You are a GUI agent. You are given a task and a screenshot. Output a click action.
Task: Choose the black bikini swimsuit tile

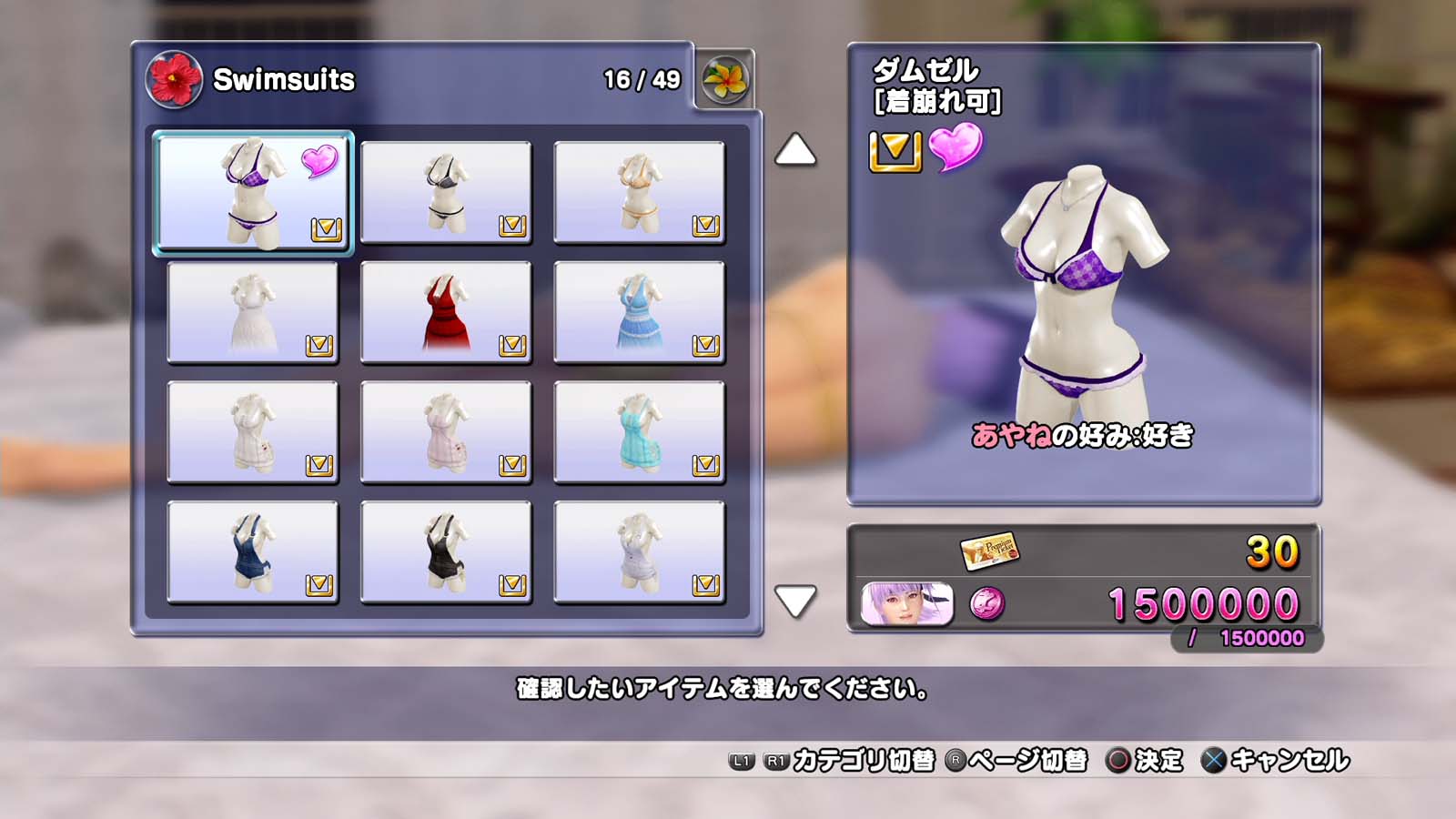click(446, 193)
